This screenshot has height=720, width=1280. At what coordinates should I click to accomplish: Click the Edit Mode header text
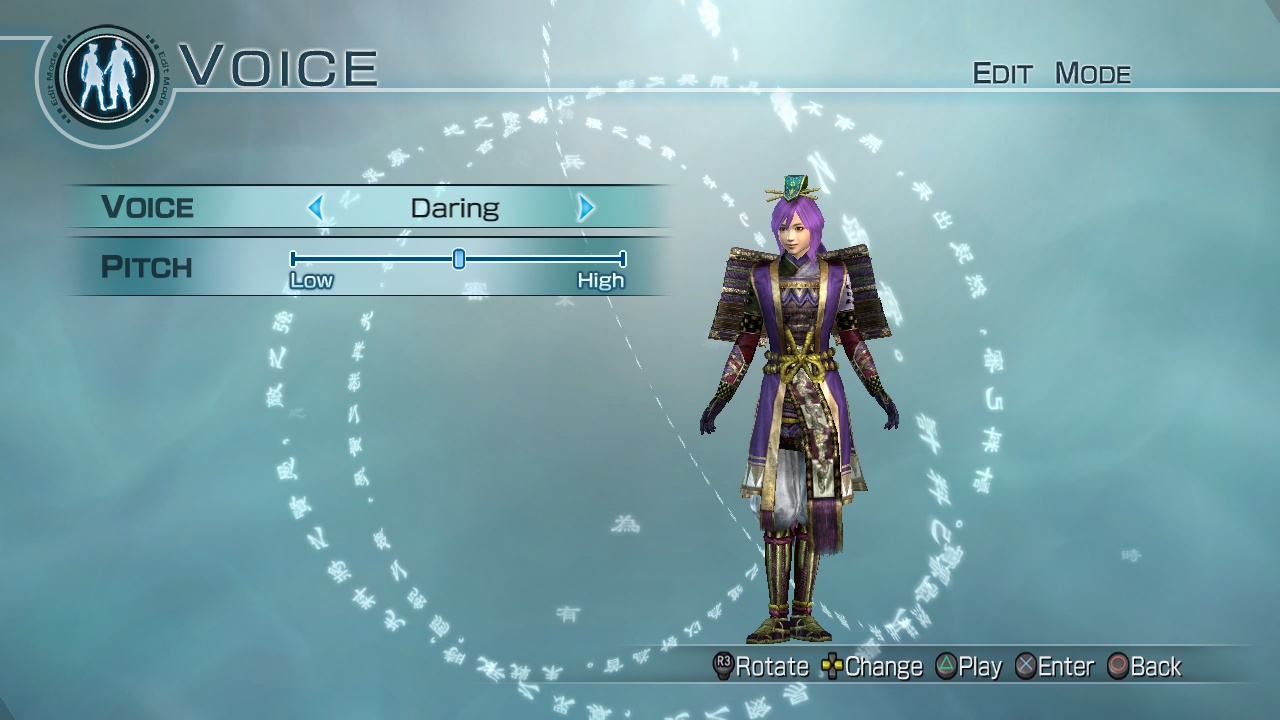[1052, 73]
